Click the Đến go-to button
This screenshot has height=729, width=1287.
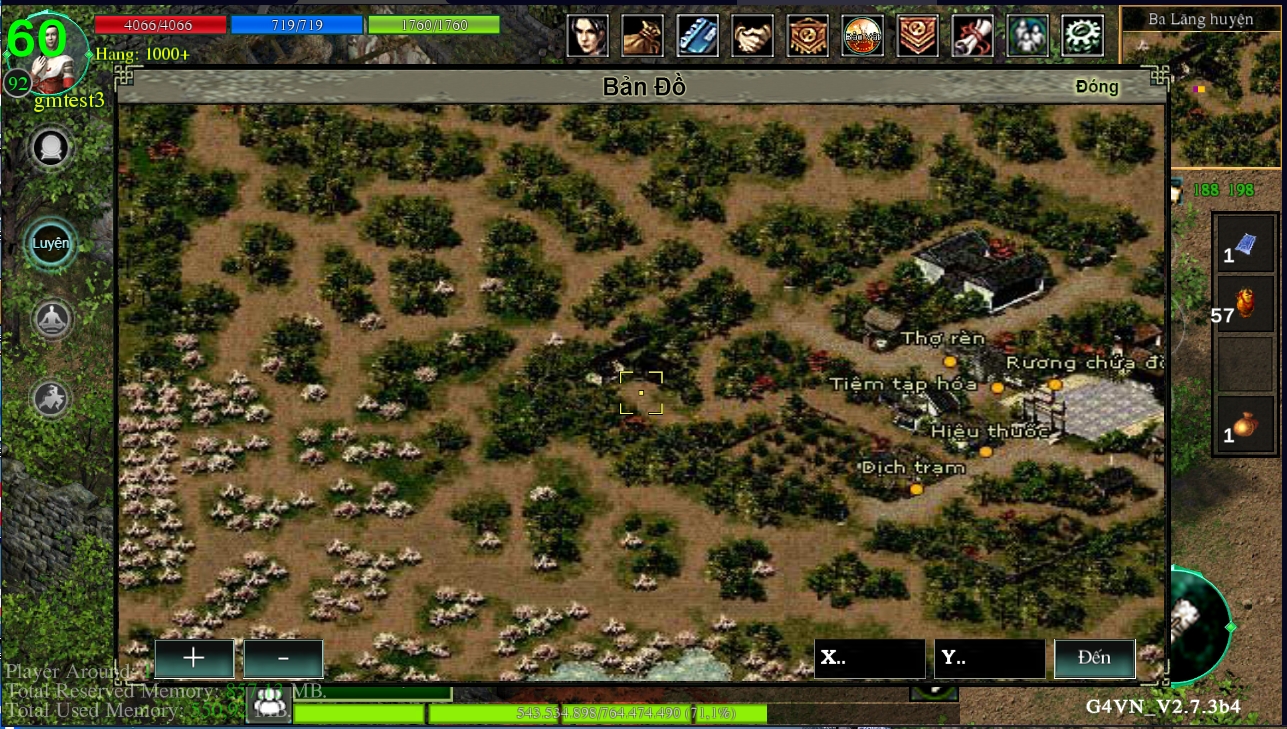click(1095, 659)
